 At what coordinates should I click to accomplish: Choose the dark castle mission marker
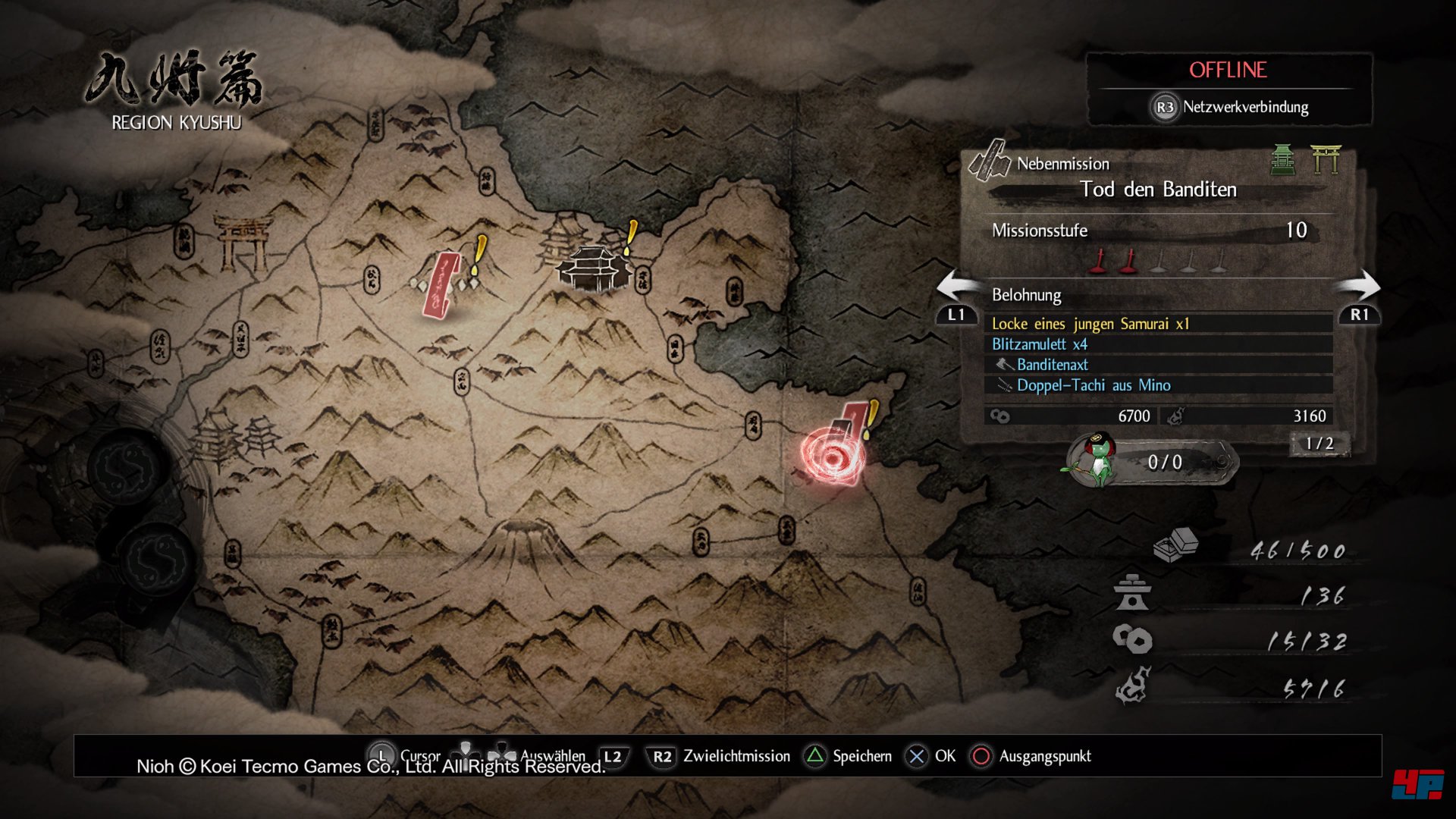pyautogui.click(x=595, y=268)
